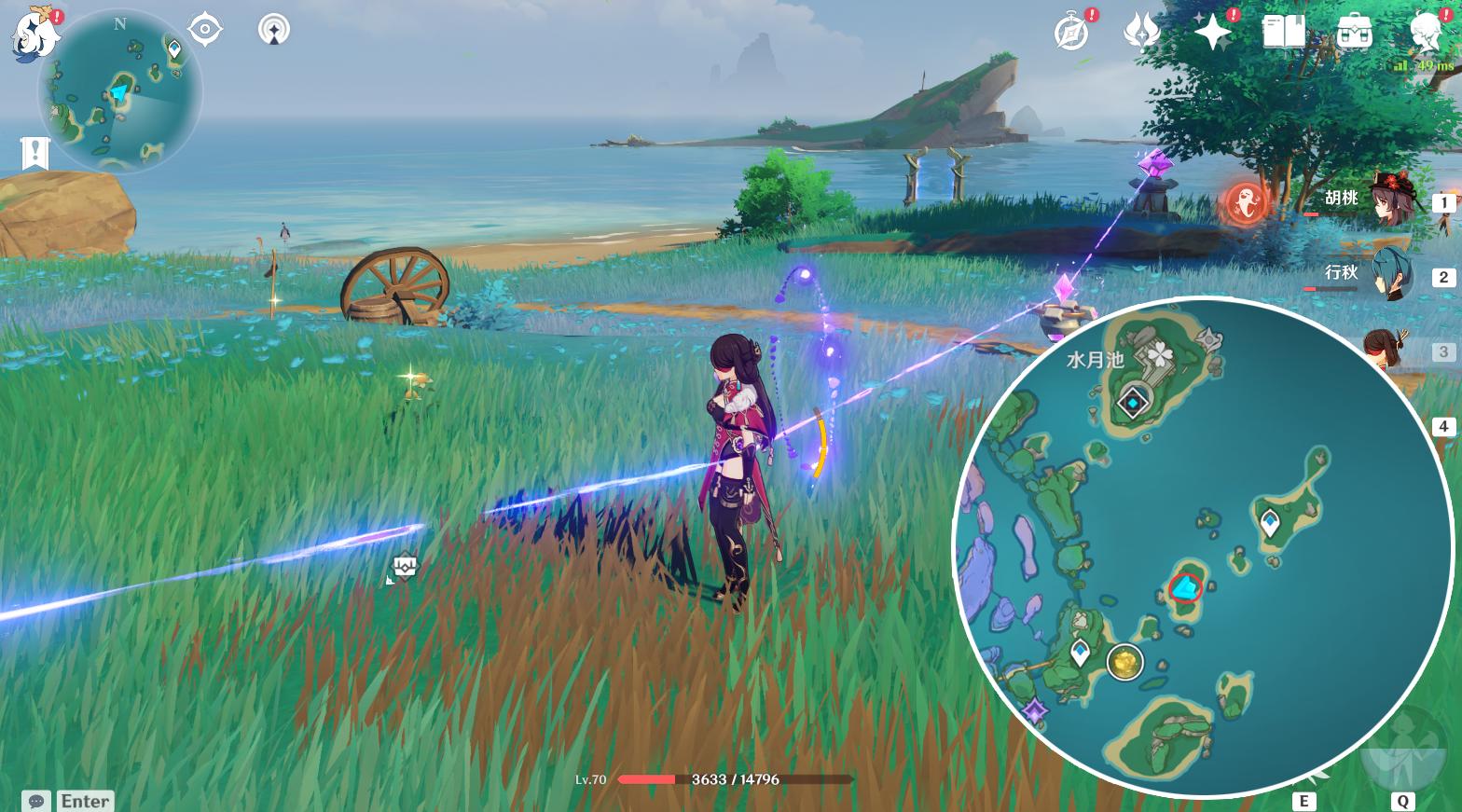Open the Adventurer Handbook book icon
The width and height of the screenshot is (1462, 812).
(1284, 32)
